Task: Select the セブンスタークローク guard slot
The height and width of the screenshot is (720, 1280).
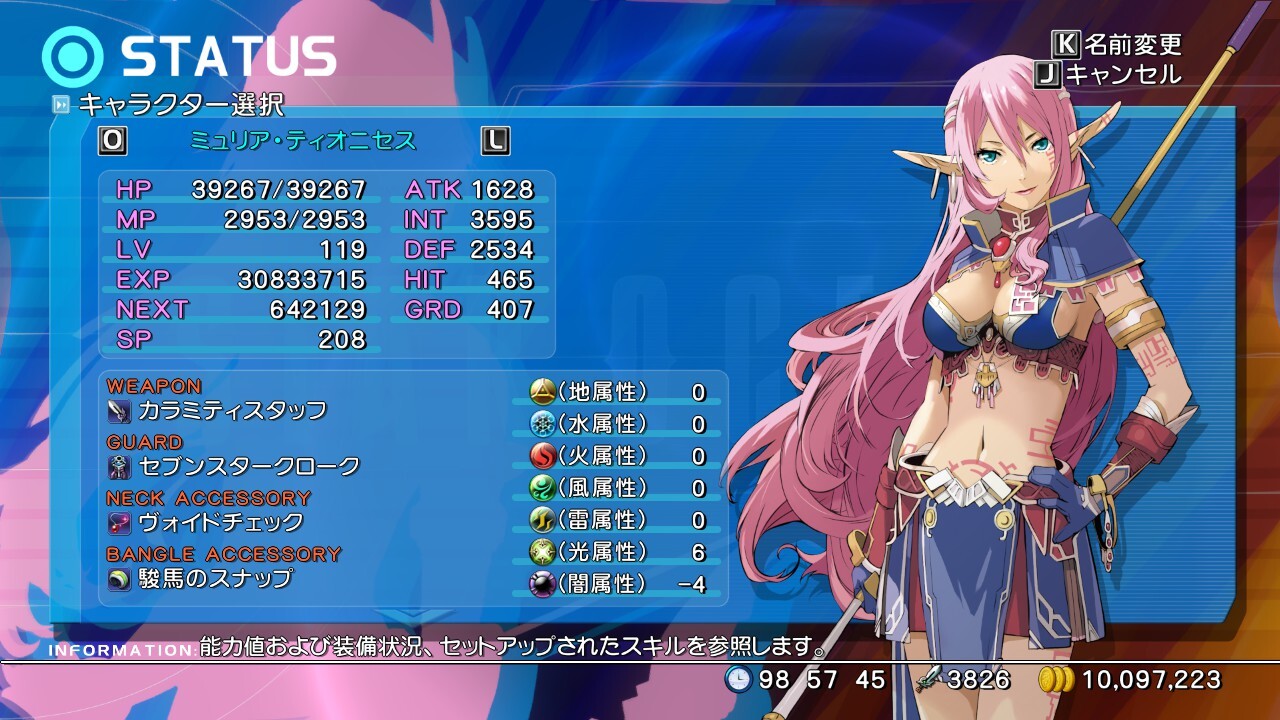Action: pyautogui.click(x=248, y=466)
